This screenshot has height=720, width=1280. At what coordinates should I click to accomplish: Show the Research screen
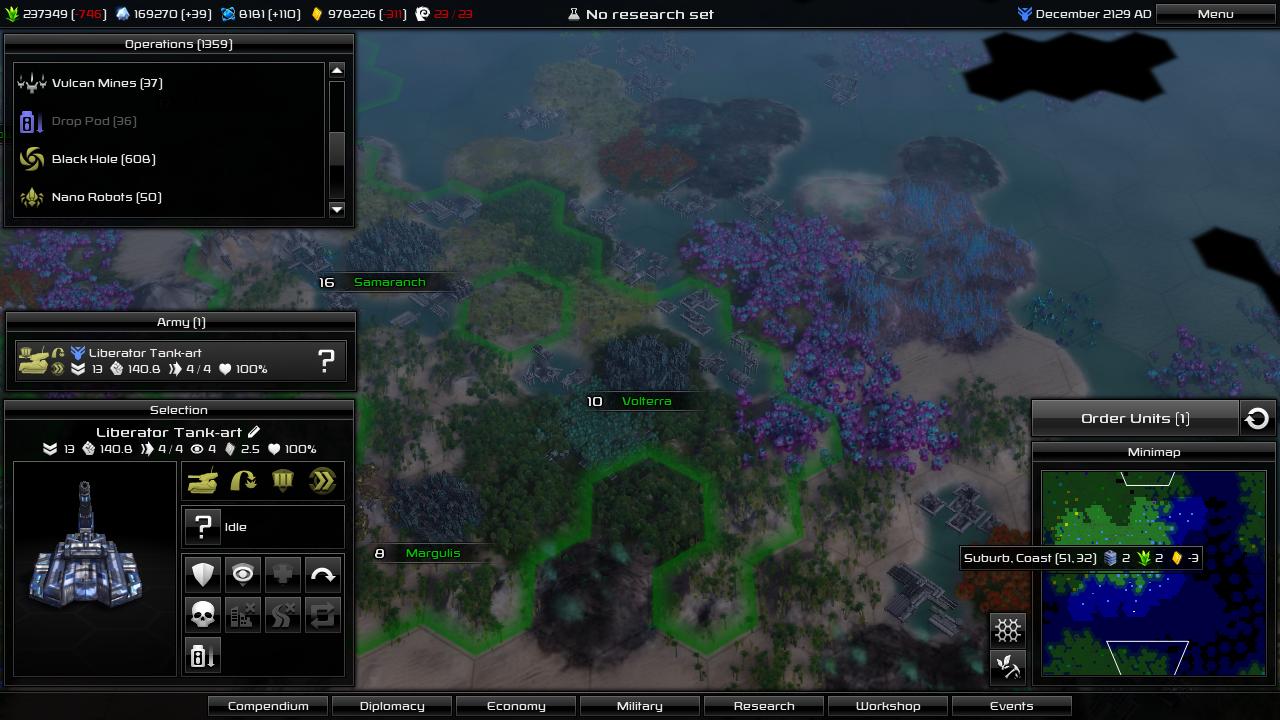[764, 706]
